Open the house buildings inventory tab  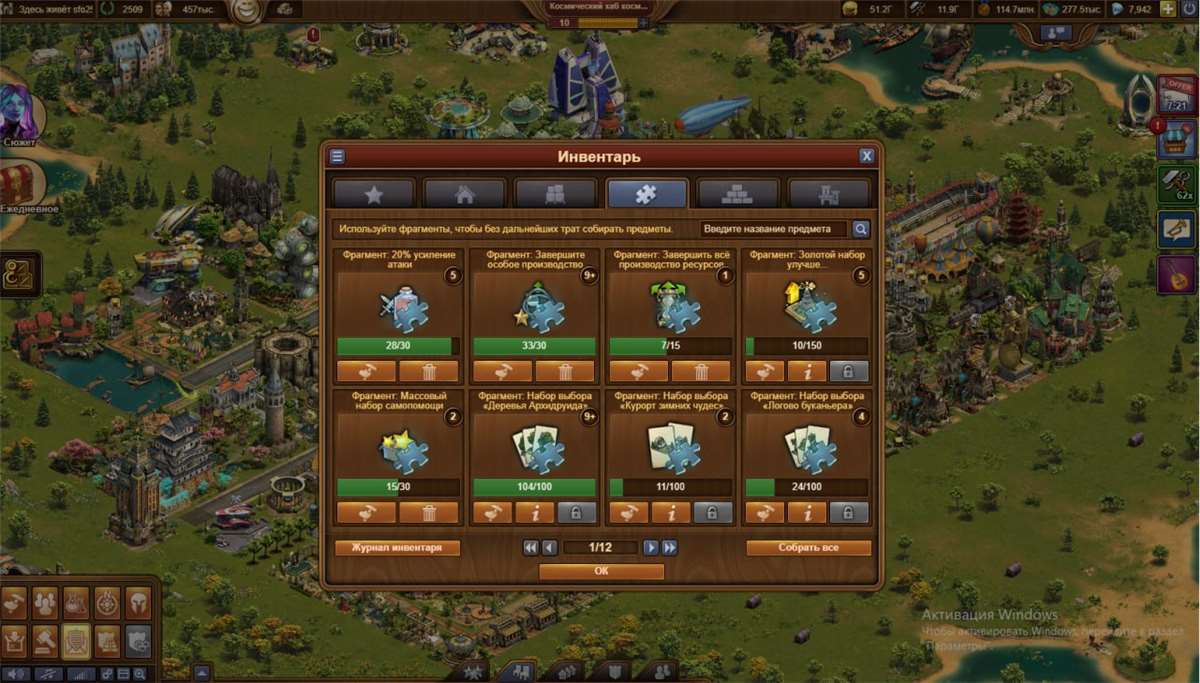tap(464, 193)
